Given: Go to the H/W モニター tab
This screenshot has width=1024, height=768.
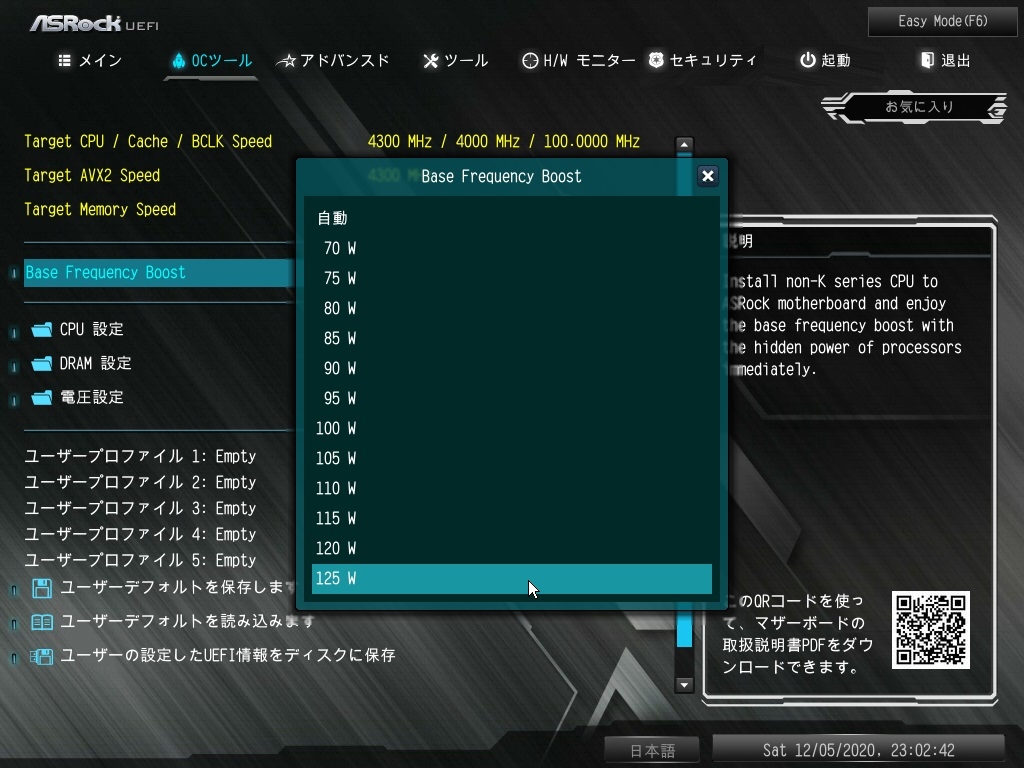Looking at the screenshot, I should point(579,61).
